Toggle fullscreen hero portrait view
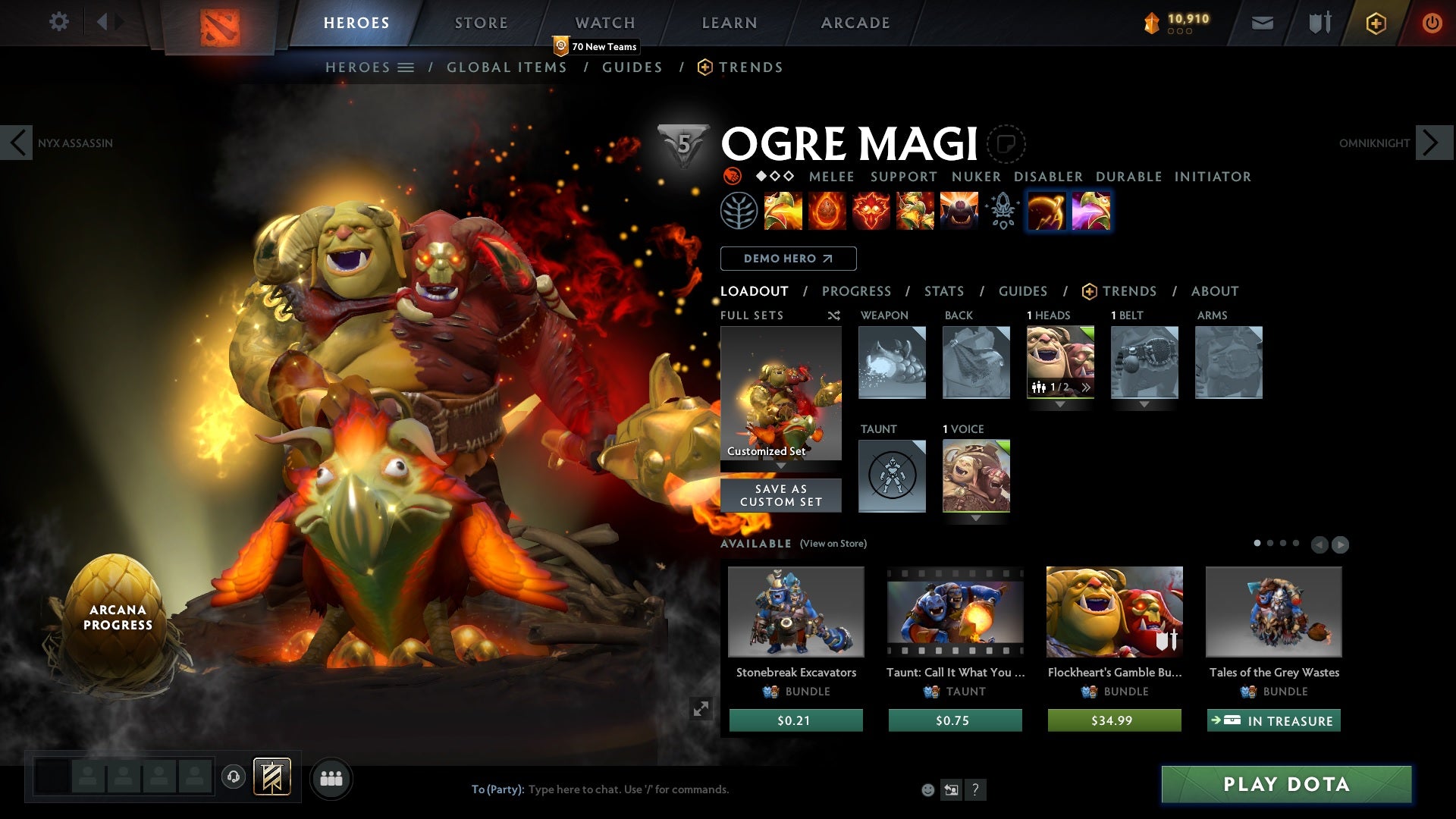This screenshot has height=819, width=1456. tap(701, 709)
